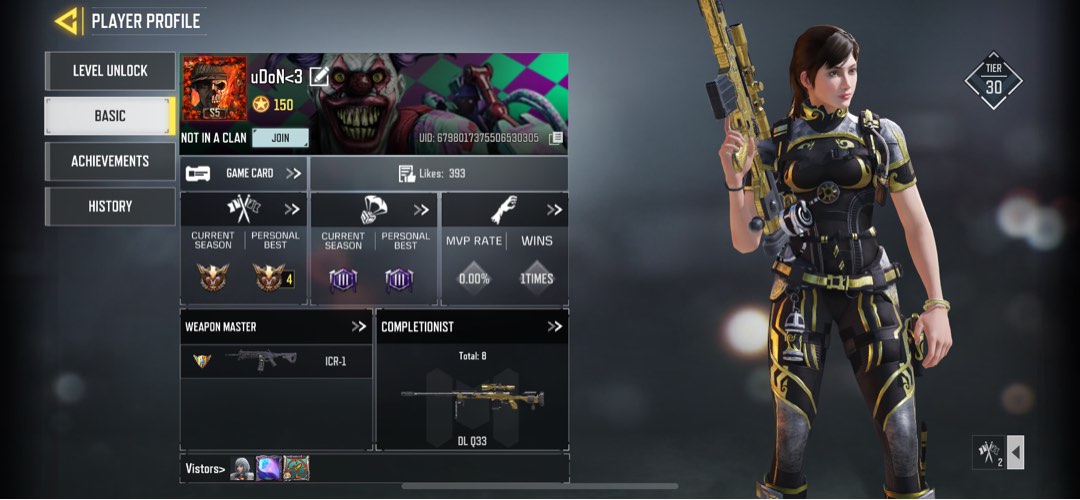Open MVP rate and wins details
The image size is (1080, 500).
click(554, 209)
